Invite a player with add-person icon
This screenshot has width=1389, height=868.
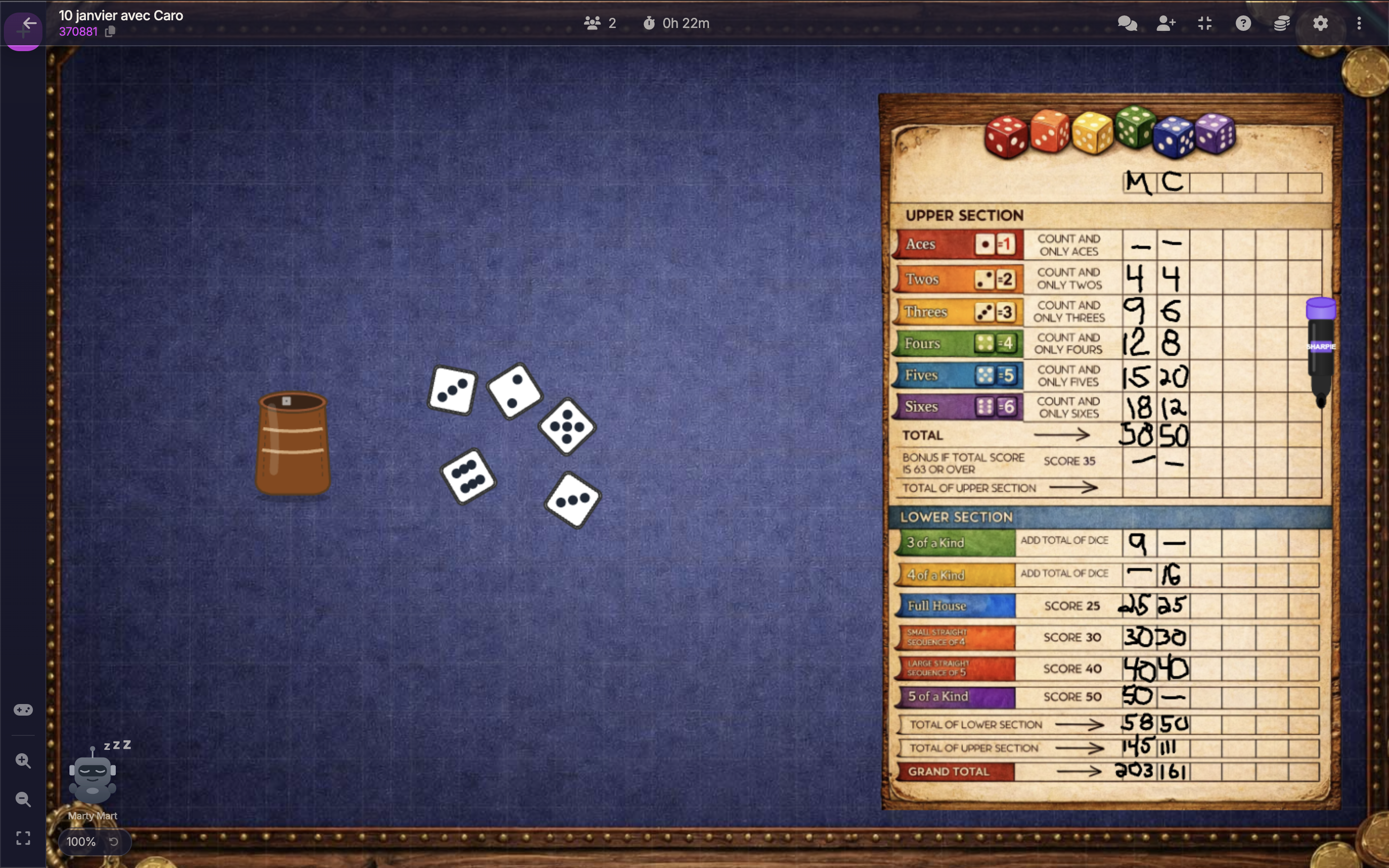pyautogui.click(x=1166, y=24)
